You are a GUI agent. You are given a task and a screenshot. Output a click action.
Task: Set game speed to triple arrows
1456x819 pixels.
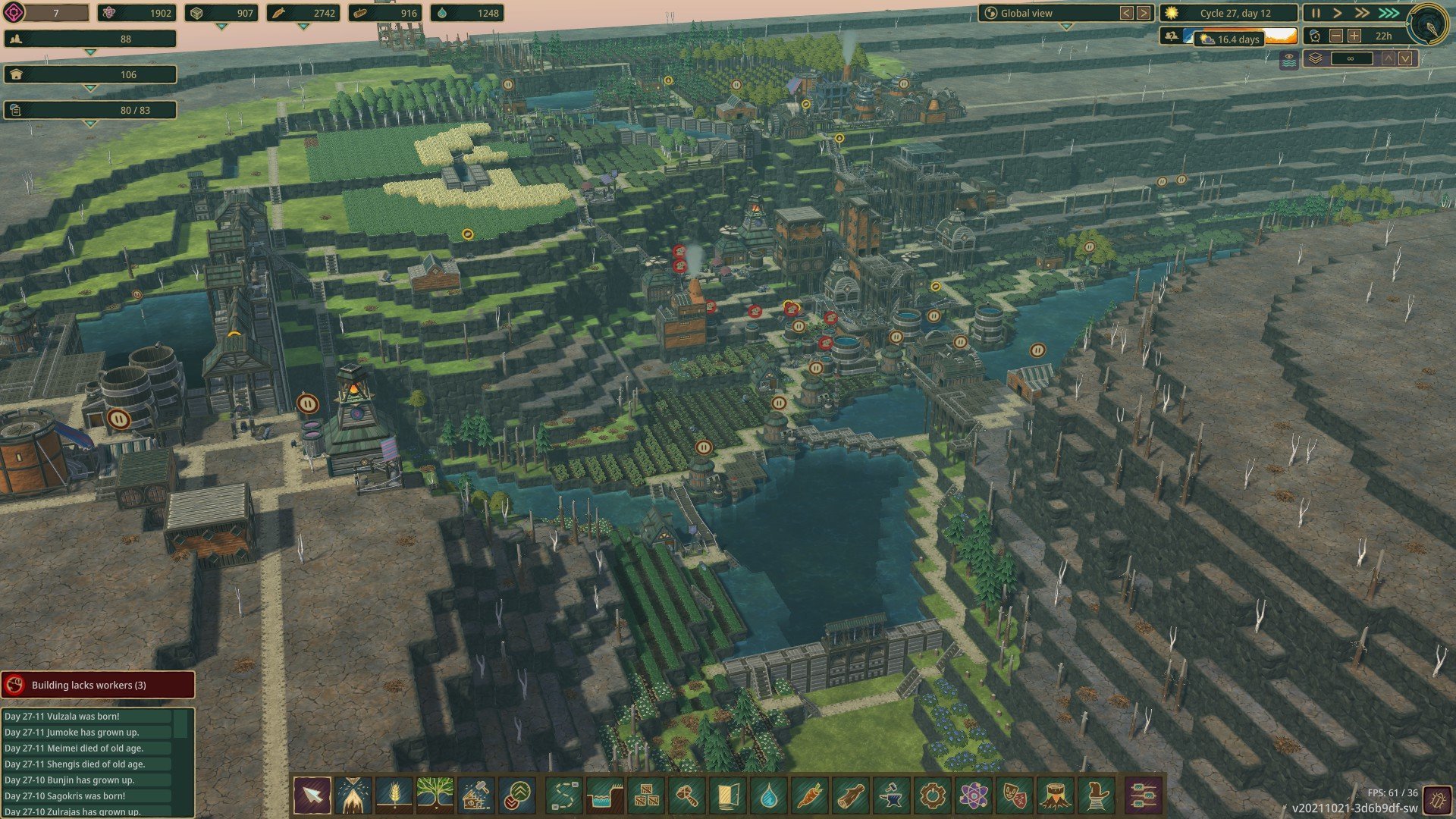pyautogui.click(x=1389, y=13)
